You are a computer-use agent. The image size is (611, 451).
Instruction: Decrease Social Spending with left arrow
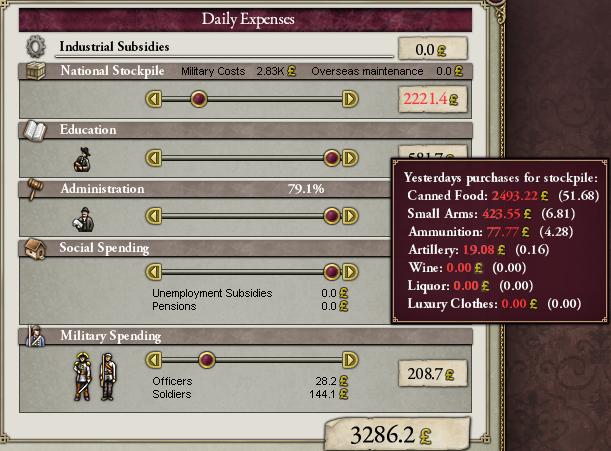[153, 272]
